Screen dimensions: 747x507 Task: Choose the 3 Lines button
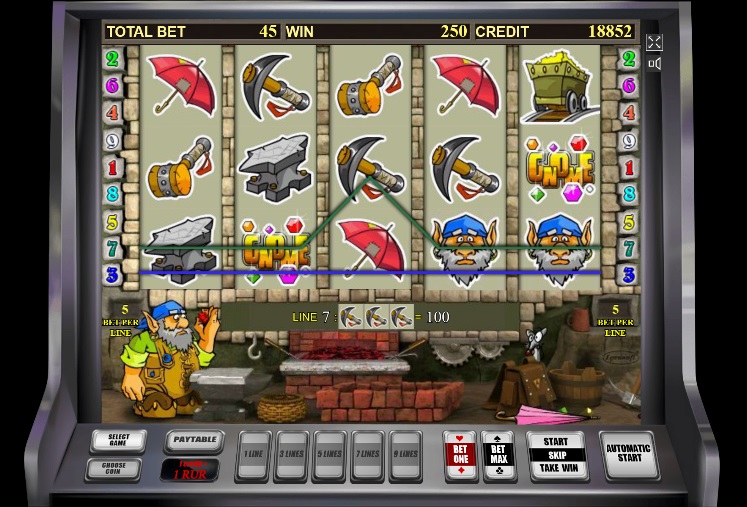tap(292, 456)
